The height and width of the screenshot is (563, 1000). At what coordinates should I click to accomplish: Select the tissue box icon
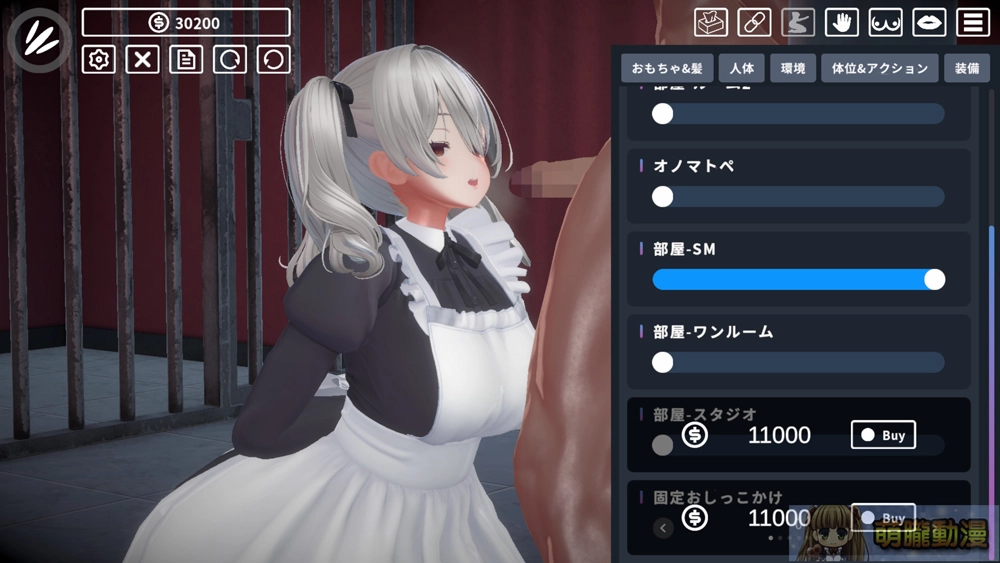[710, 22]
